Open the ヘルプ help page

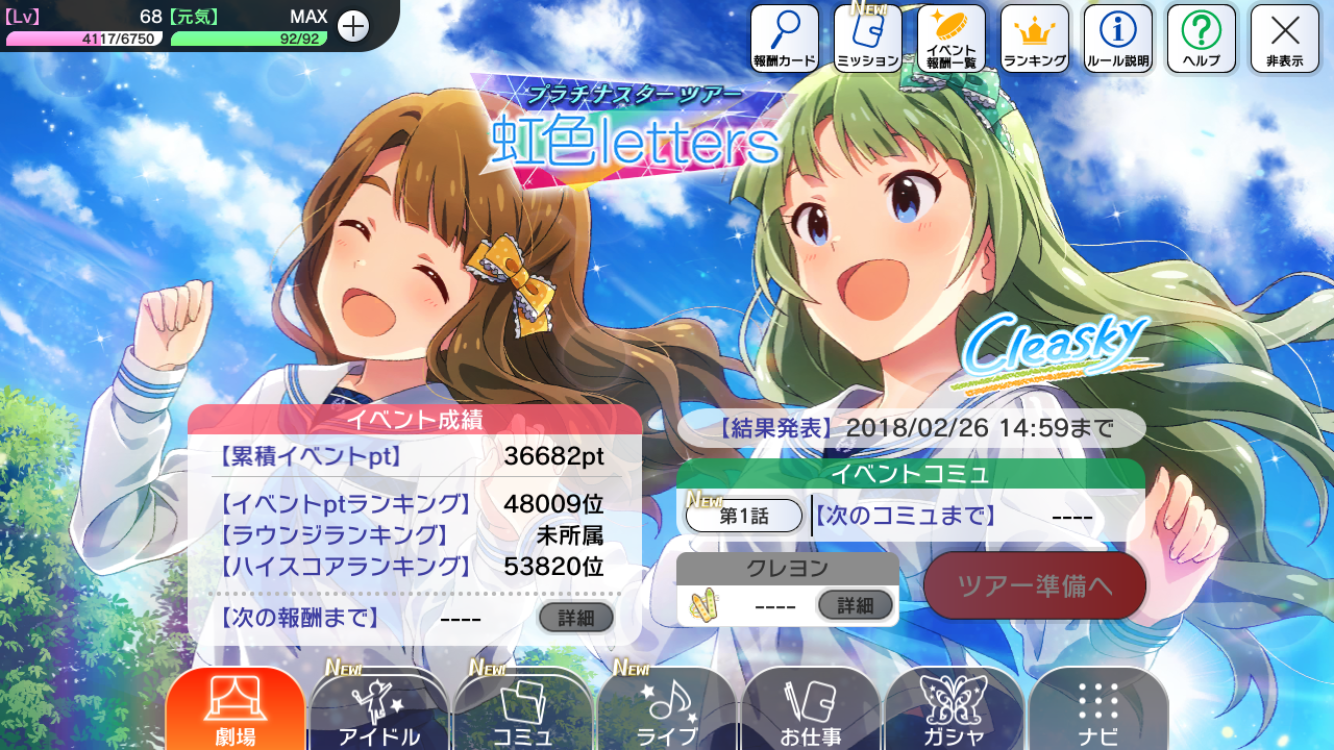point(1201,39)
